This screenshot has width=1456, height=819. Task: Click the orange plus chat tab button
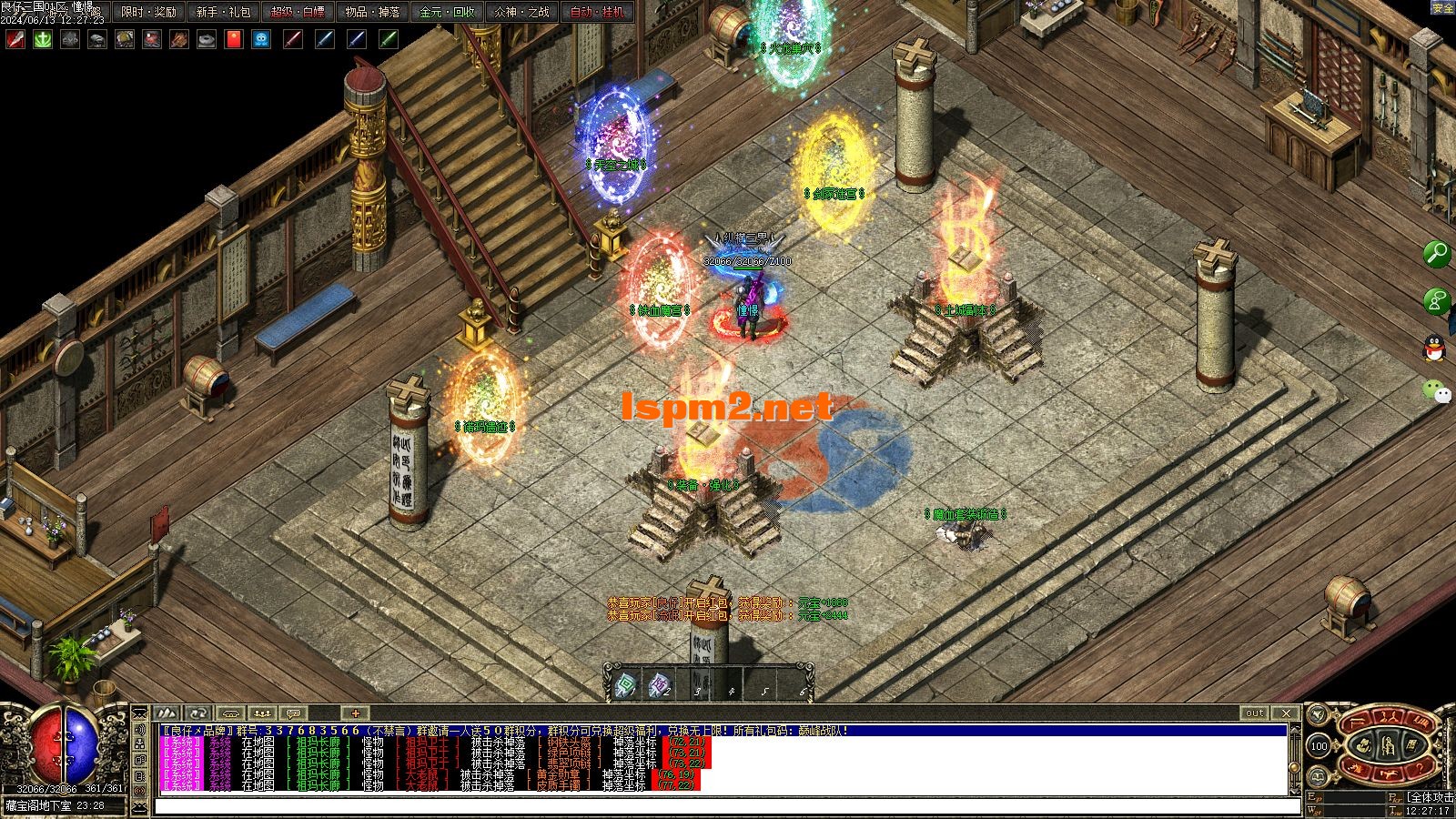coord(355,713)
